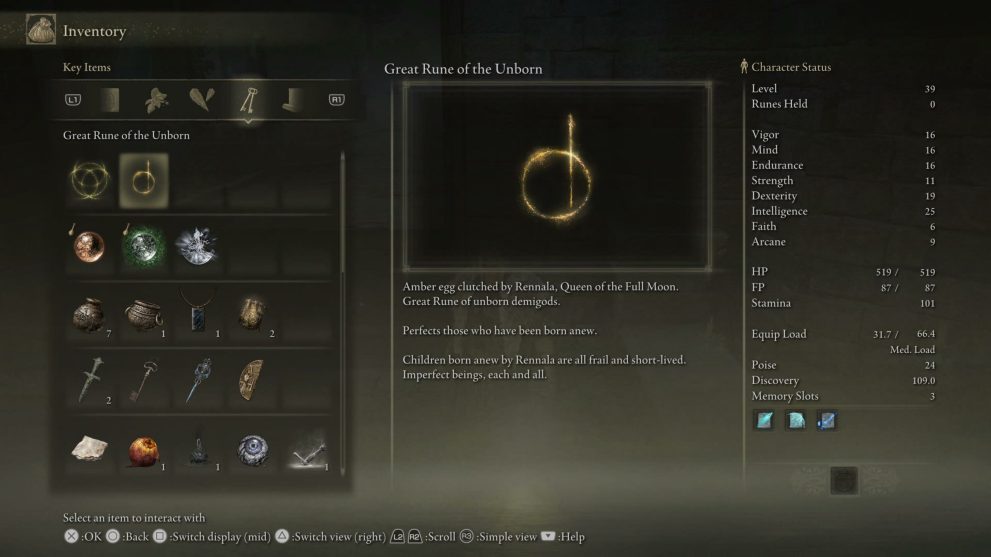Select the Great Rune of the Unborn slot
Screen dimensions: 991x557
coord(143,180)
